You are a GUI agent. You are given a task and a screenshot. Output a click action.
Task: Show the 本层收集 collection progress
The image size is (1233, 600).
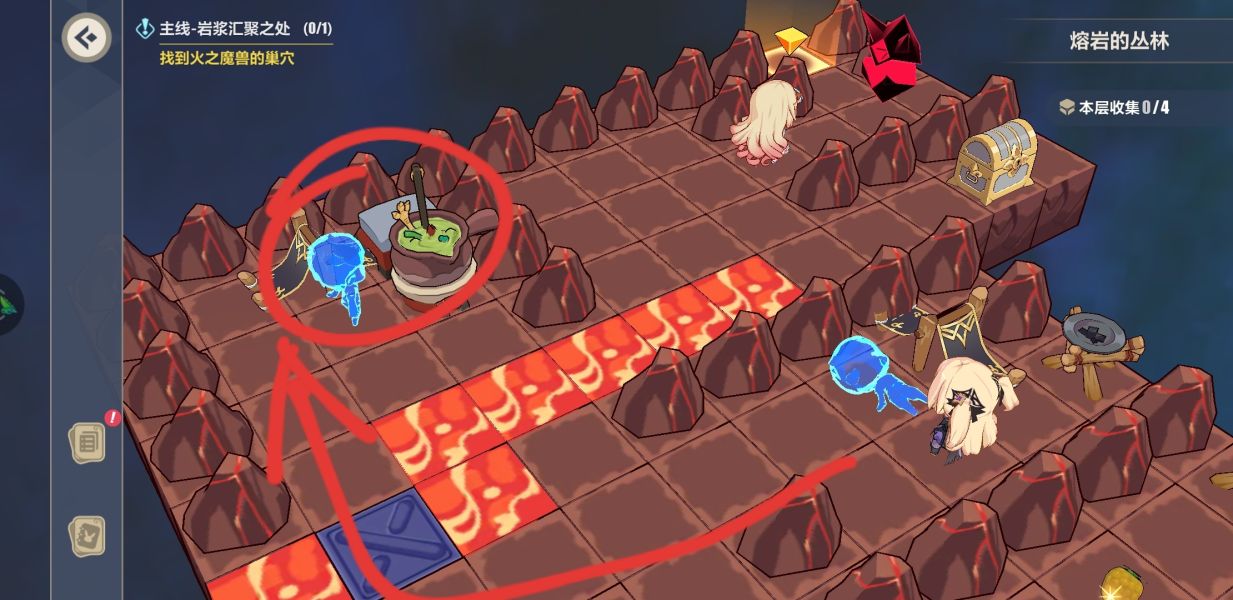(x=1114, y=107)
